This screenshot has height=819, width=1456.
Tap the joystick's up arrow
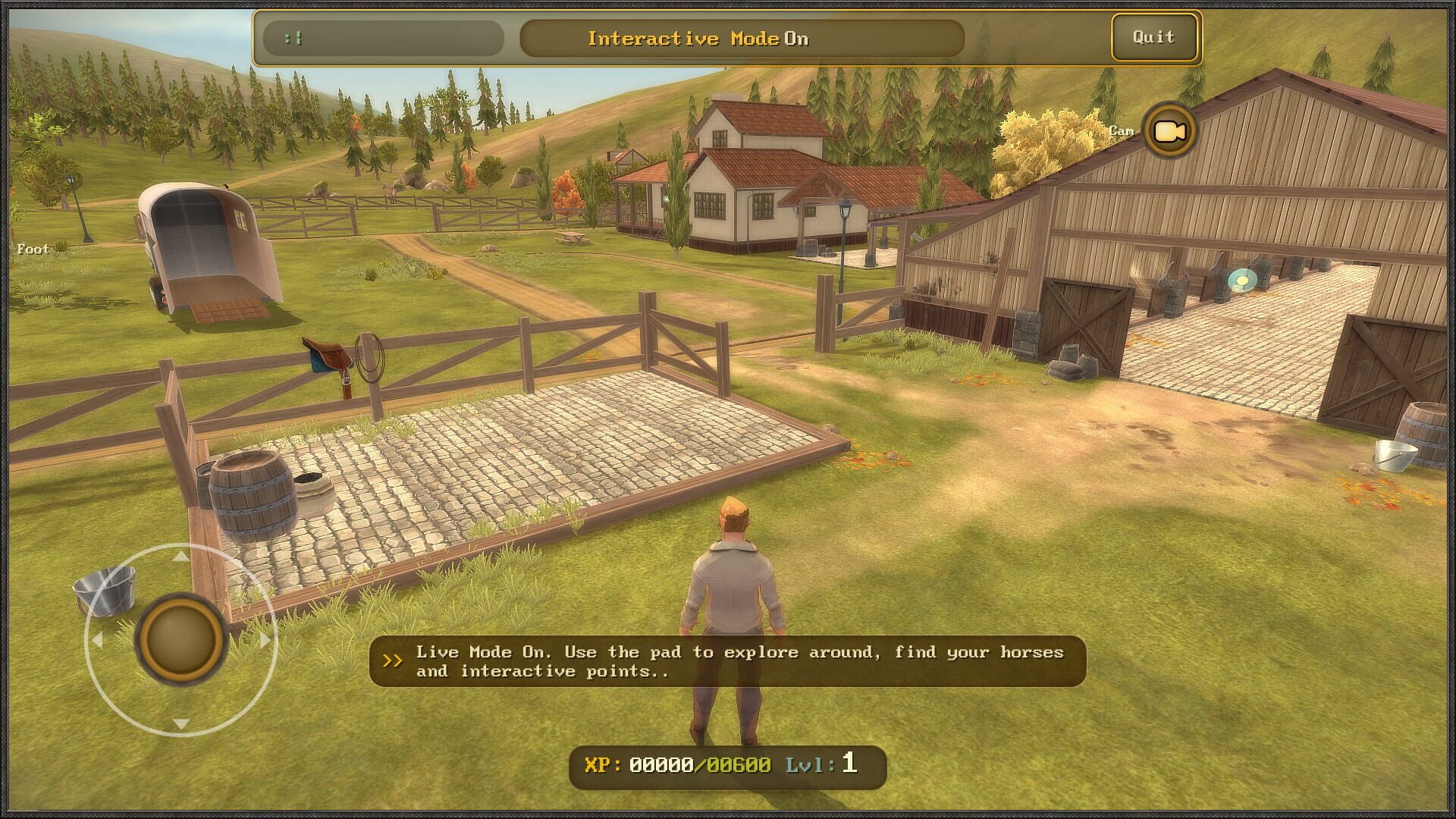click(180, 557)
